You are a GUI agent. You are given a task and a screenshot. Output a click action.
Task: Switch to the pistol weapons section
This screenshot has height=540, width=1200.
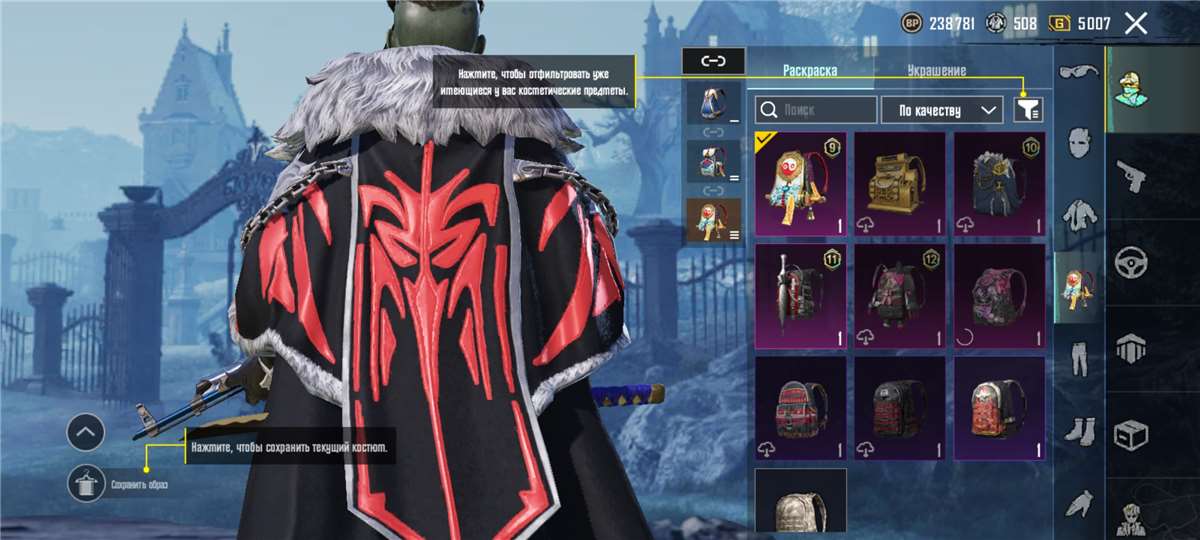click(1130, 177)
